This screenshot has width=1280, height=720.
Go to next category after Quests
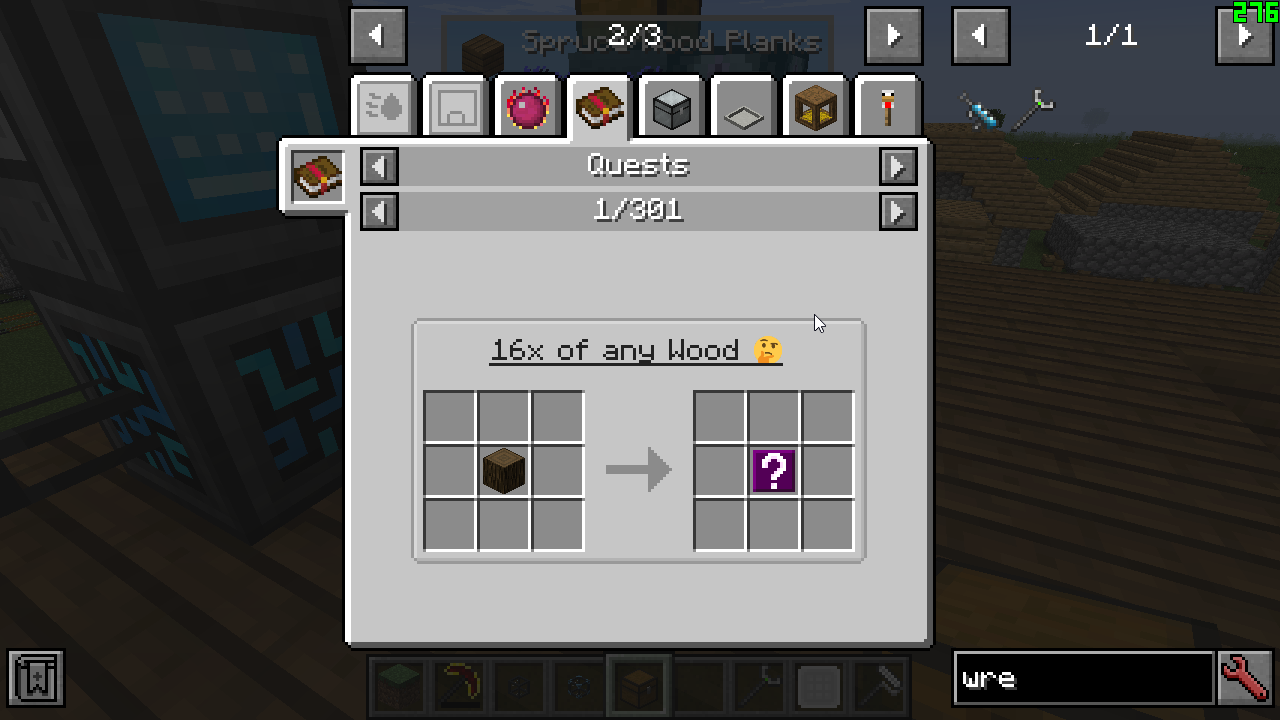(898, 166)
